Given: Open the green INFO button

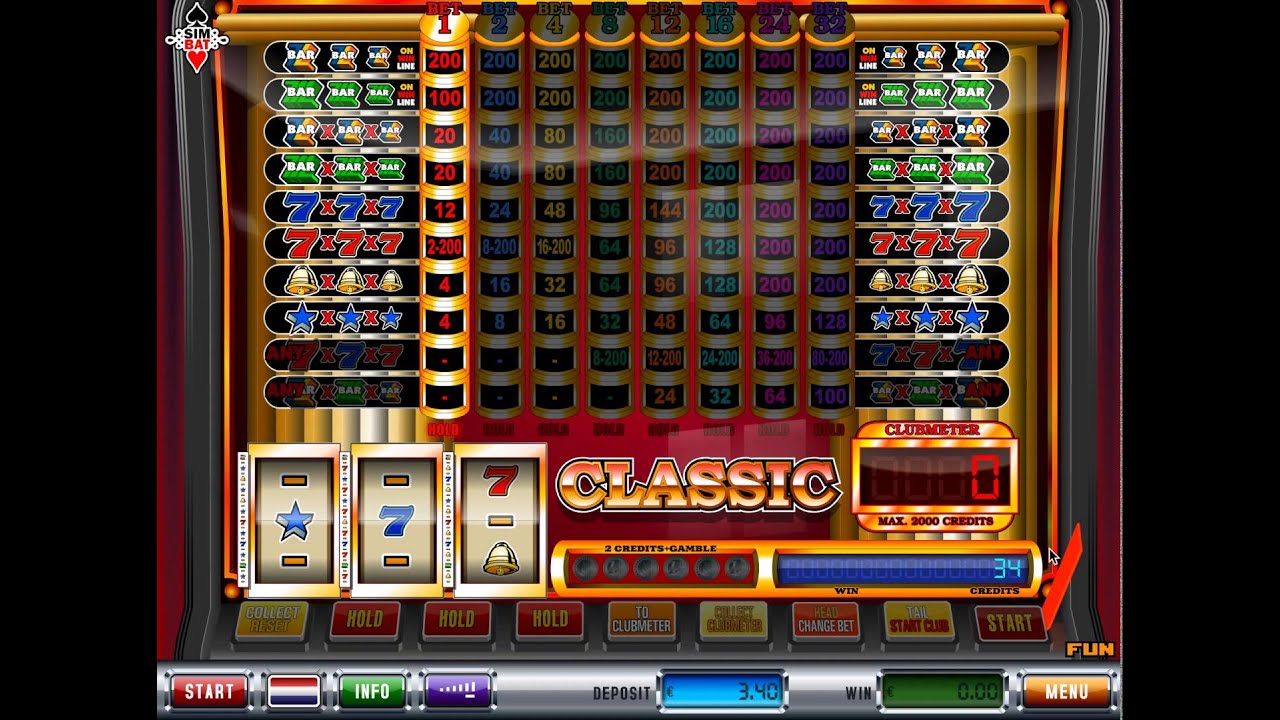Looking at the screenshot, I should click(x=372, y=691).
